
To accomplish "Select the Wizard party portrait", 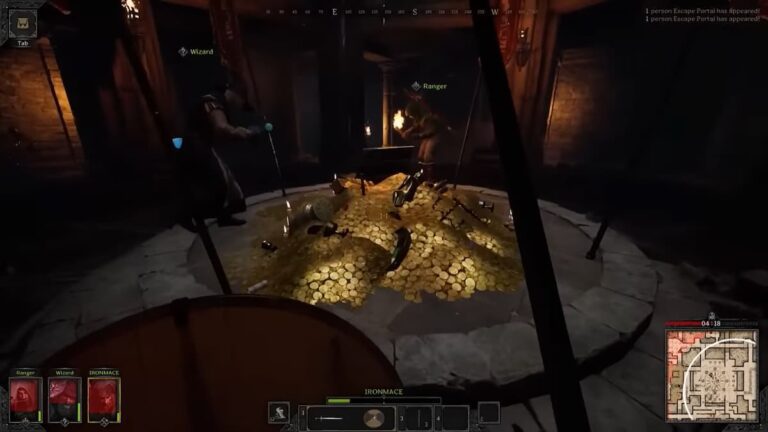I will click(65, 398).
